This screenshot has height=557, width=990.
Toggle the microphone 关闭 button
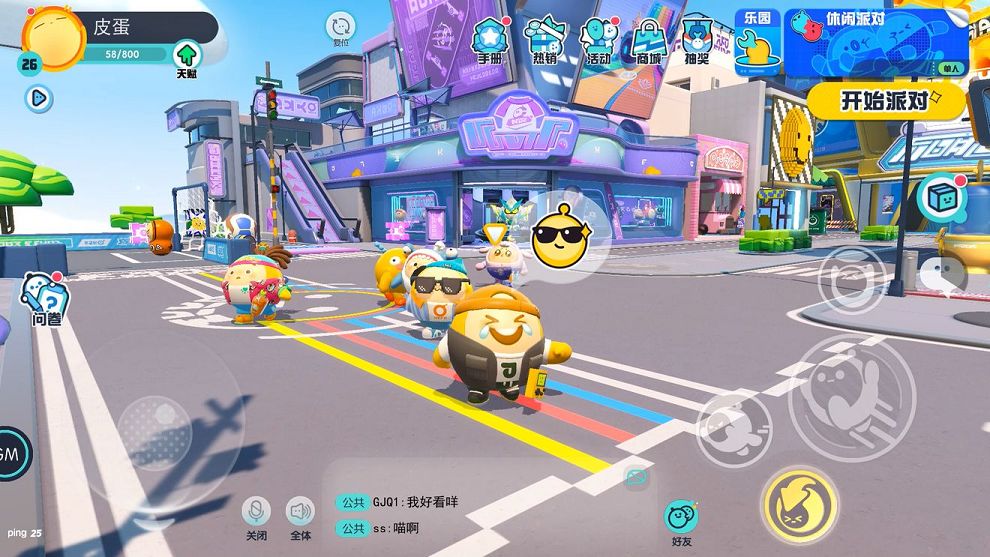(257, 514)
